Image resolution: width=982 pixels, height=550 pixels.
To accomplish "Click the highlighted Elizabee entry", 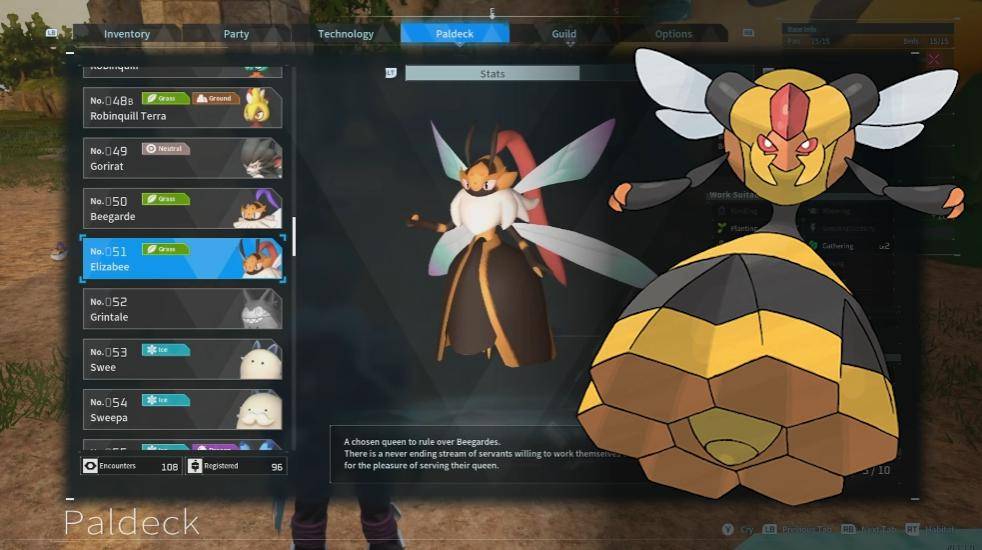I will [x=182, y=259].
